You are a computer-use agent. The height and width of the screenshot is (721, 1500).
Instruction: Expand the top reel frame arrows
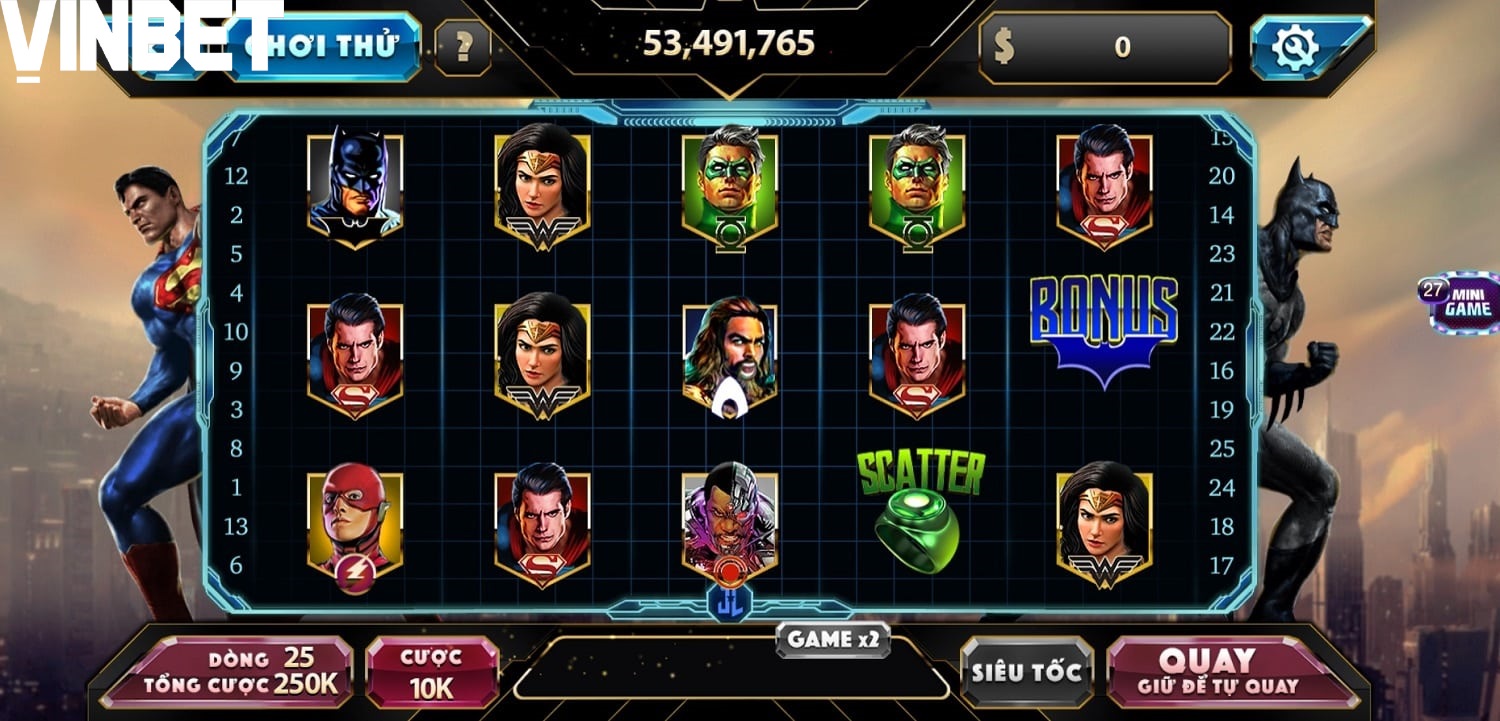(x=730, y=120)
